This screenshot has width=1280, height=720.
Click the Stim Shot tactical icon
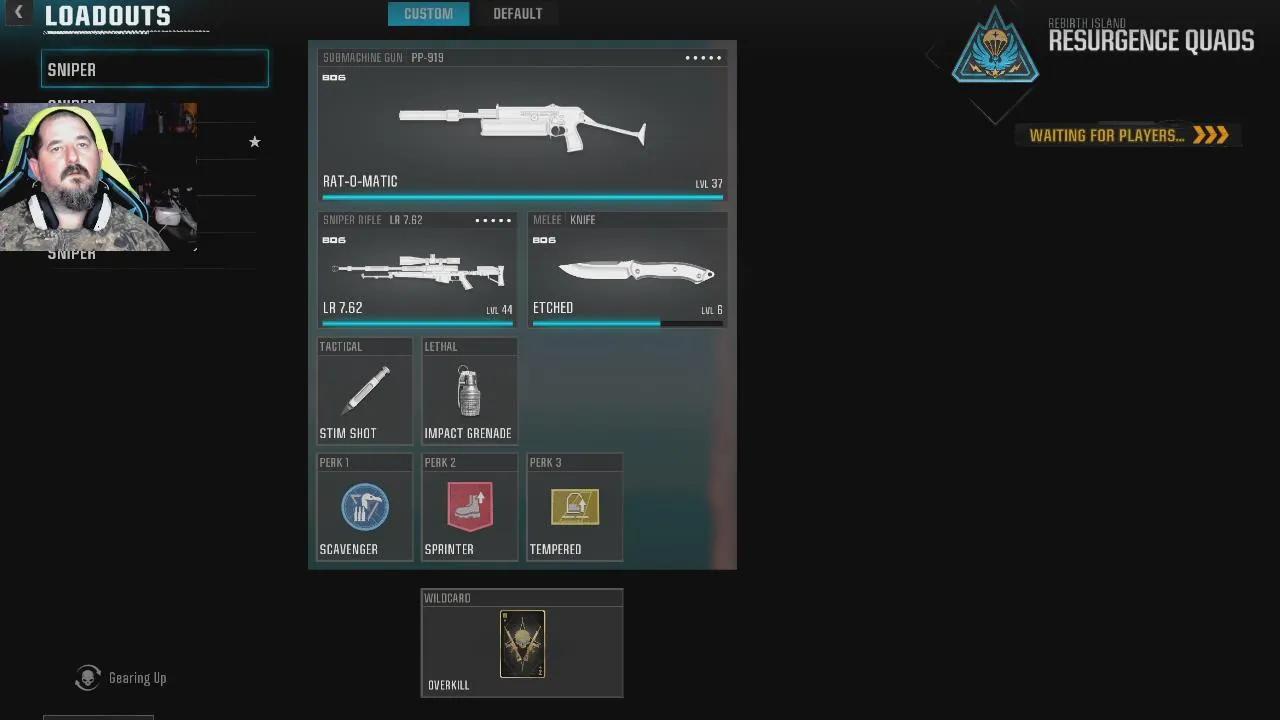[364, 390]
